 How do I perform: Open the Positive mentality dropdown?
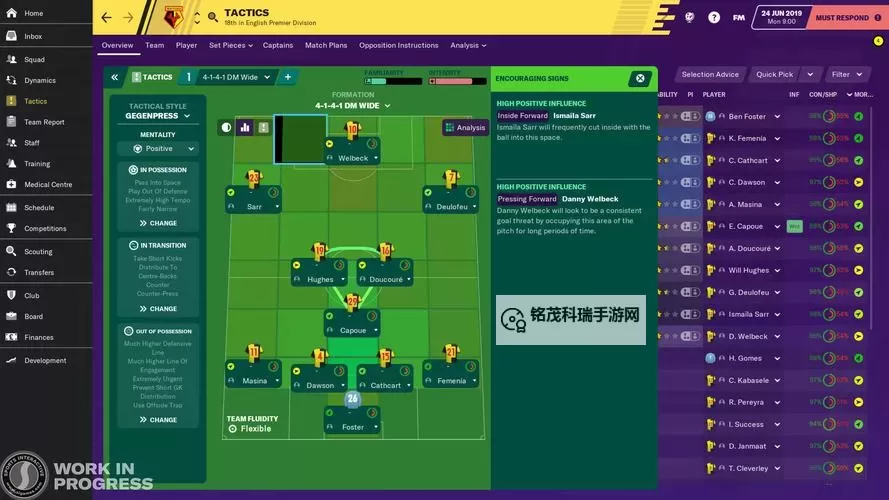[x=159, y=148]
